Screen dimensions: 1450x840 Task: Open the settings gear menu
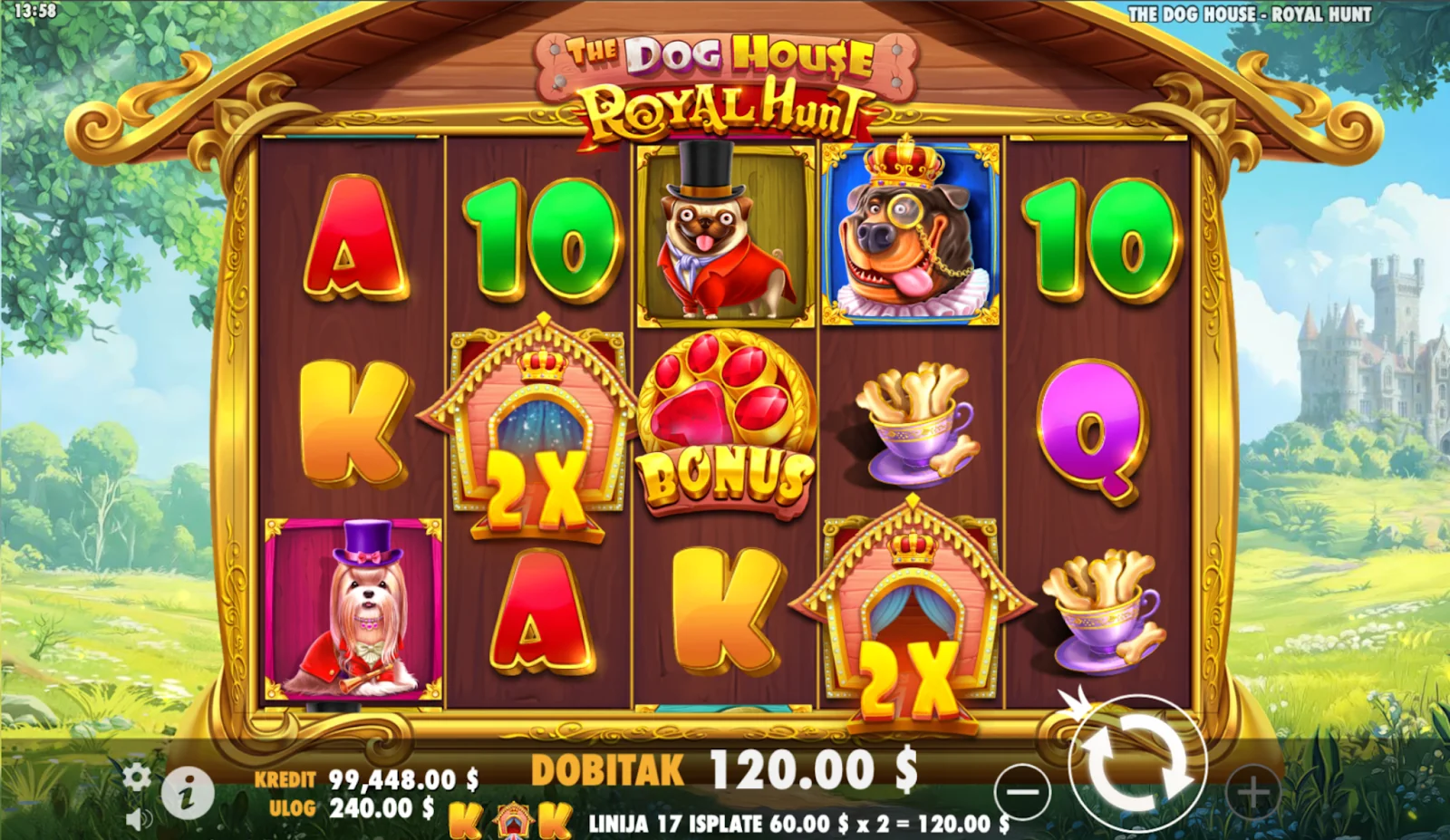pyautogui.click(x=137, y=777)
